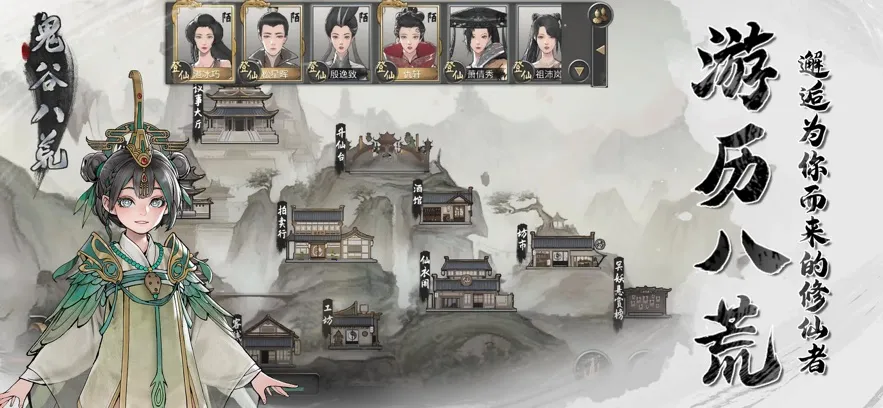Choose the 殷逸致 character portrait
This screenshot has width=883, height=408.
[341, 40]
